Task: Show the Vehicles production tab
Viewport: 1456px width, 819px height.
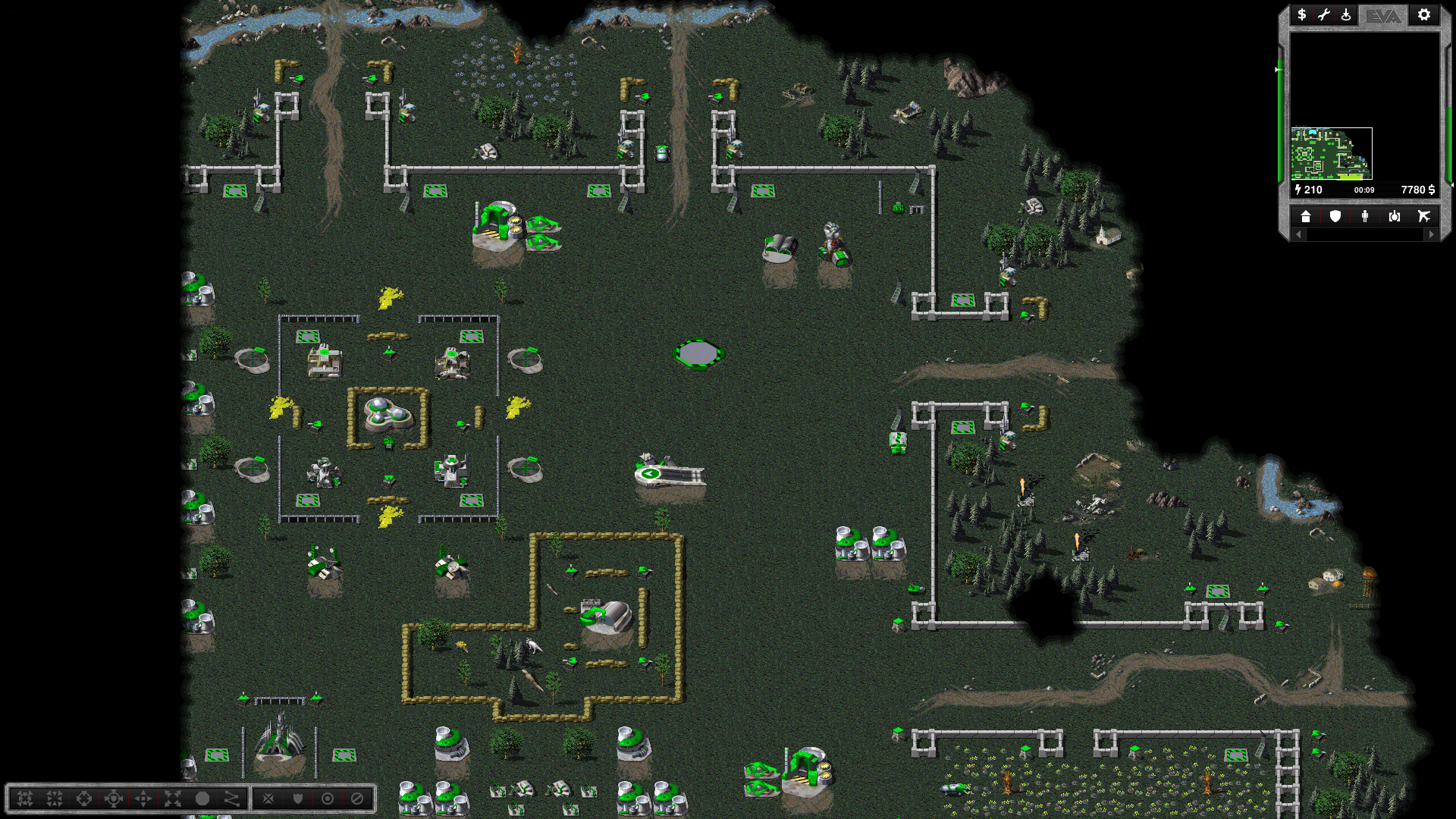Action: coord(1395,217)
